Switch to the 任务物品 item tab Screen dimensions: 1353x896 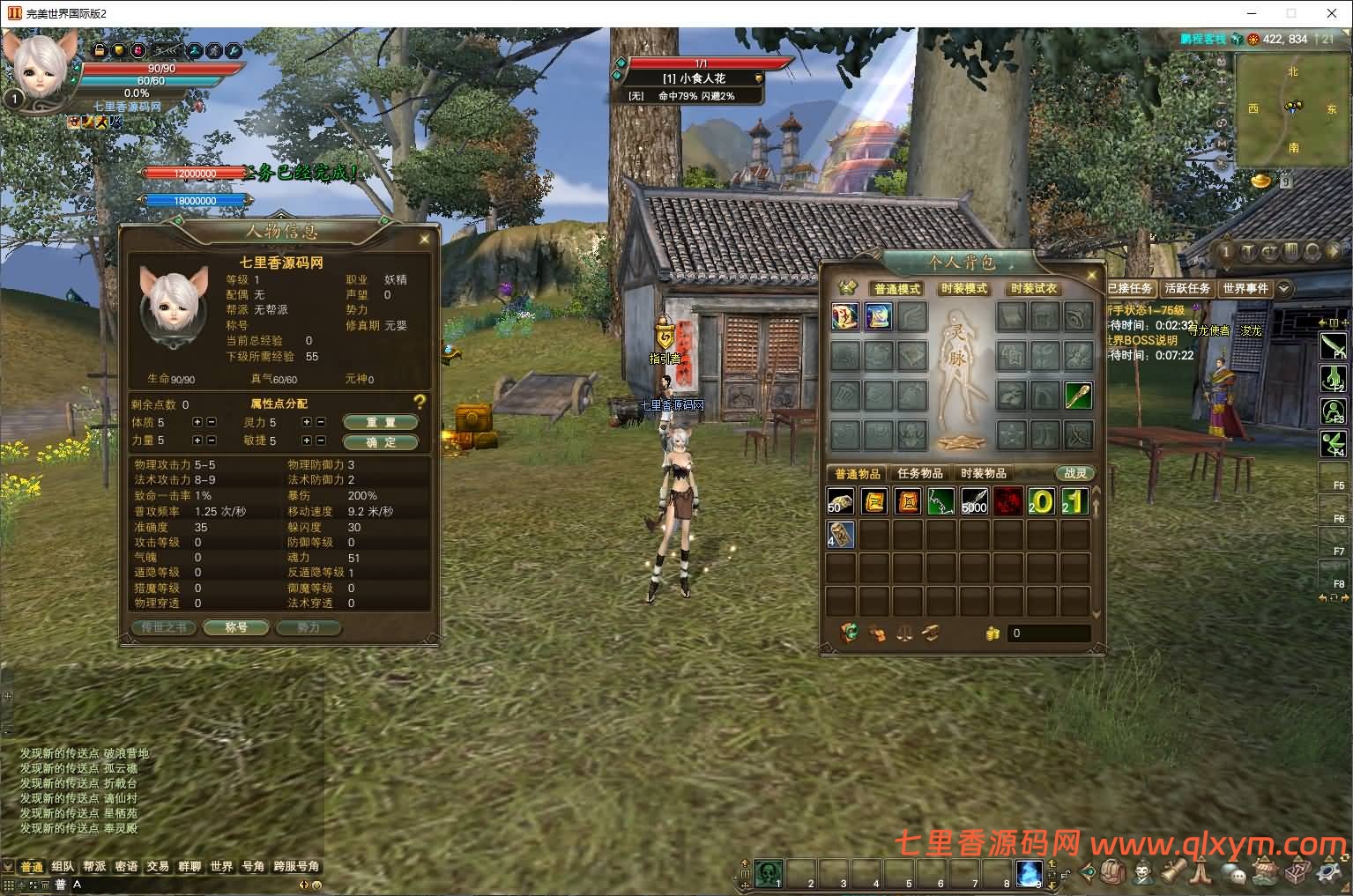click(919, 472)
